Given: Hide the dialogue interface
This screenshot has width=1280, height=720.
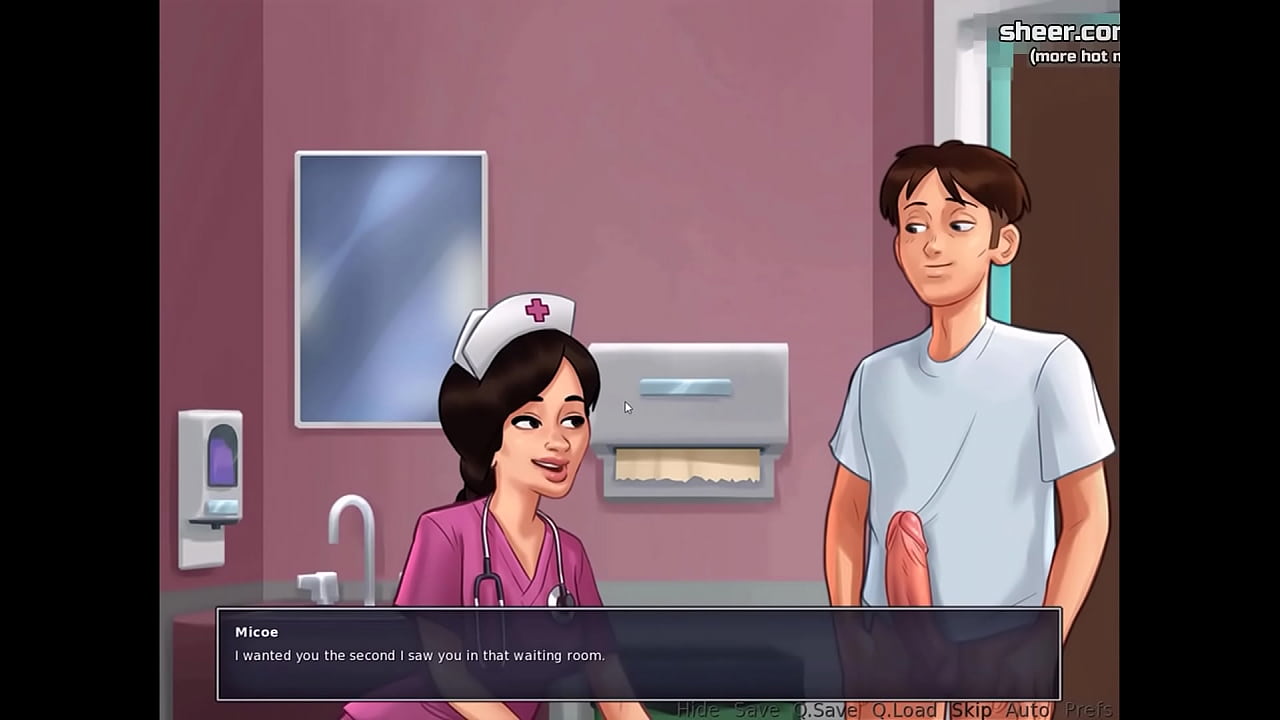Looking at the screenshot, I should click(697, 710).
